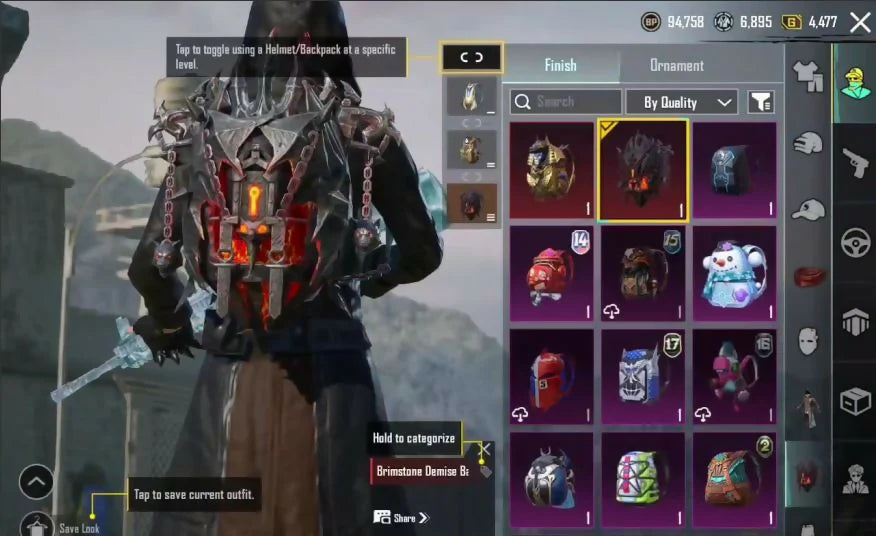Select the Finish tab
This screenshot has height=536, width=876.
point(560,66)
